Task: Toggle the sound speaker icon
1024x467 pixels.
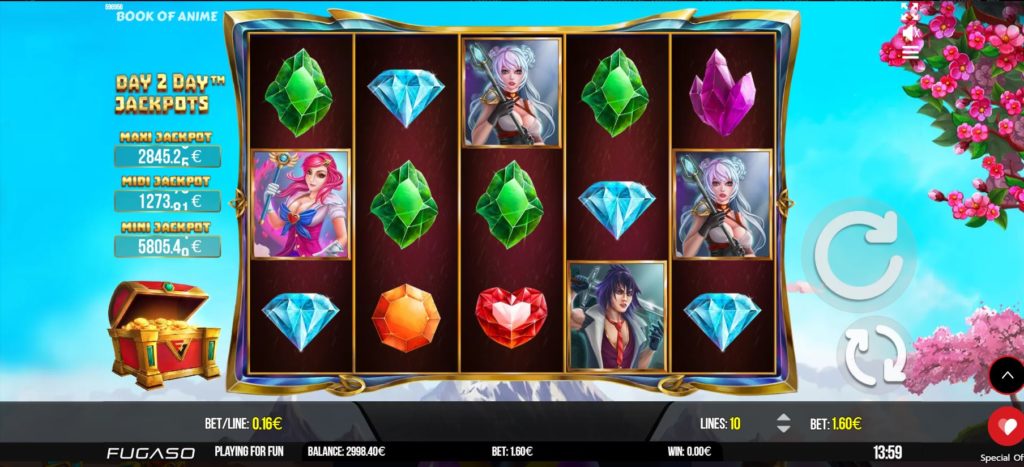Action: (x=912, y=32)
